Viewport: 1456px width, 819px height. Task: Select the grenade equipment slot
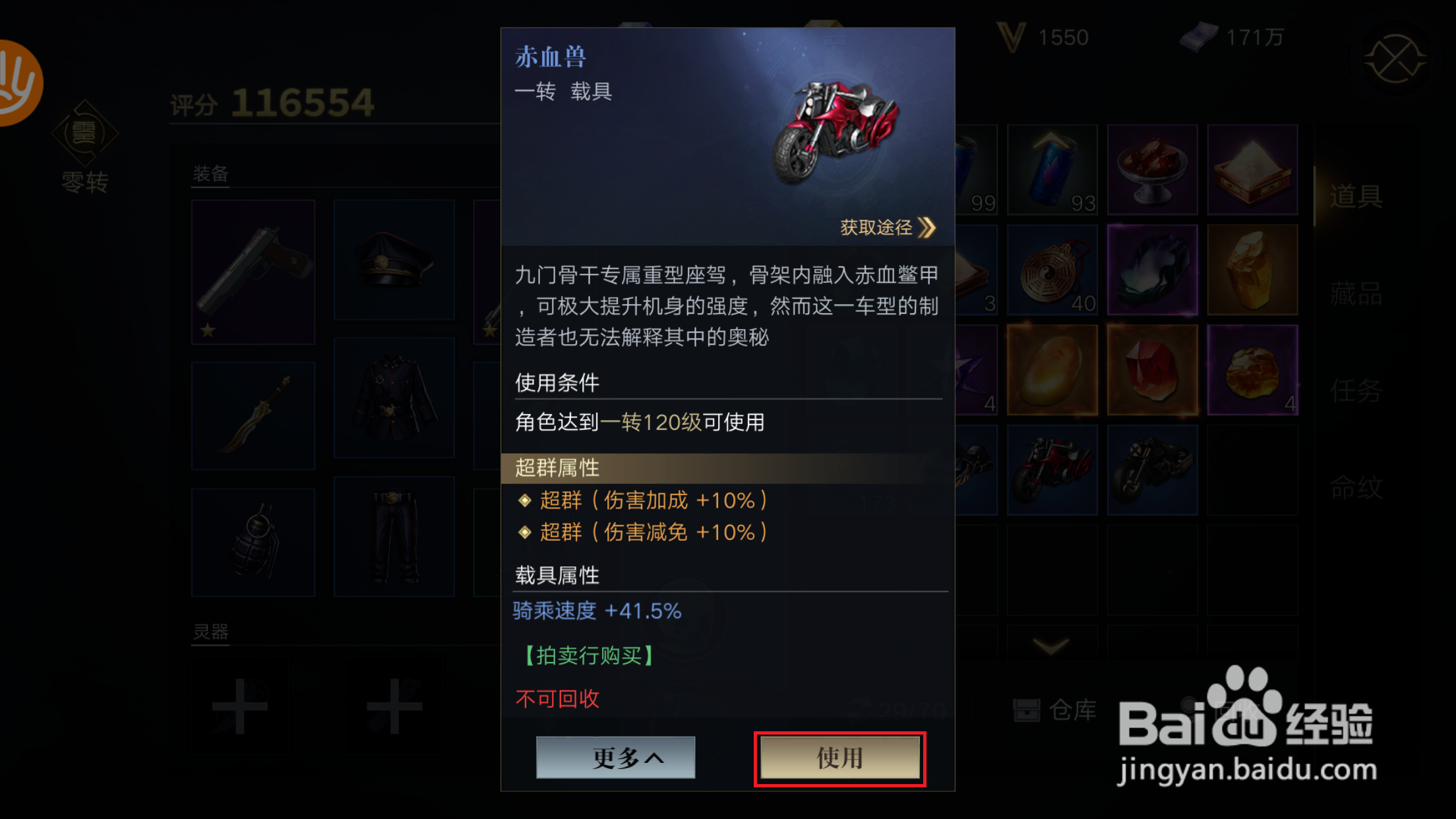tap(253, 541)
